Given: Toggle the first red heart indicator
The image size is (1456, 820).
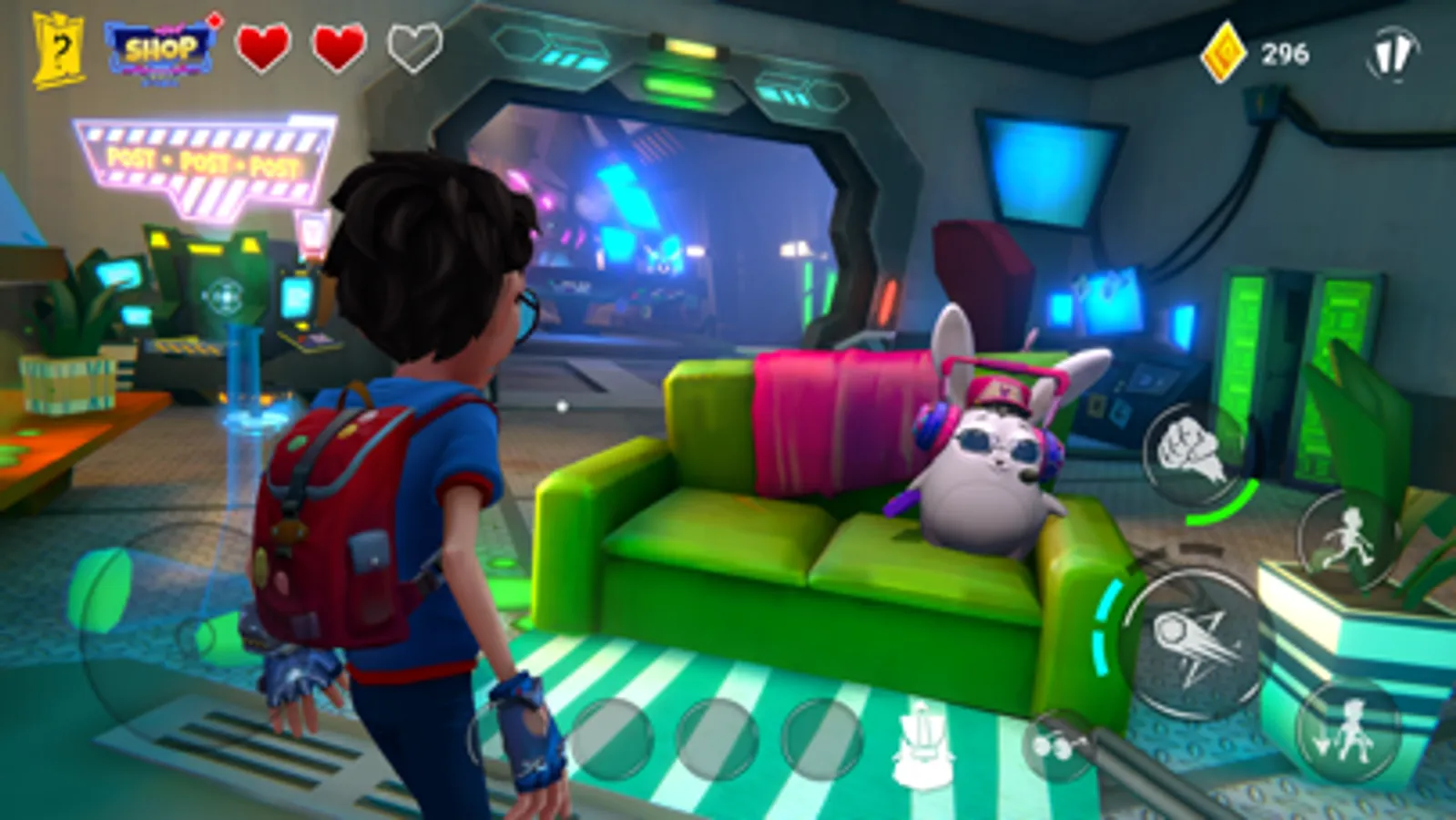Looking at the screenshot, I should tap(263, 46).
